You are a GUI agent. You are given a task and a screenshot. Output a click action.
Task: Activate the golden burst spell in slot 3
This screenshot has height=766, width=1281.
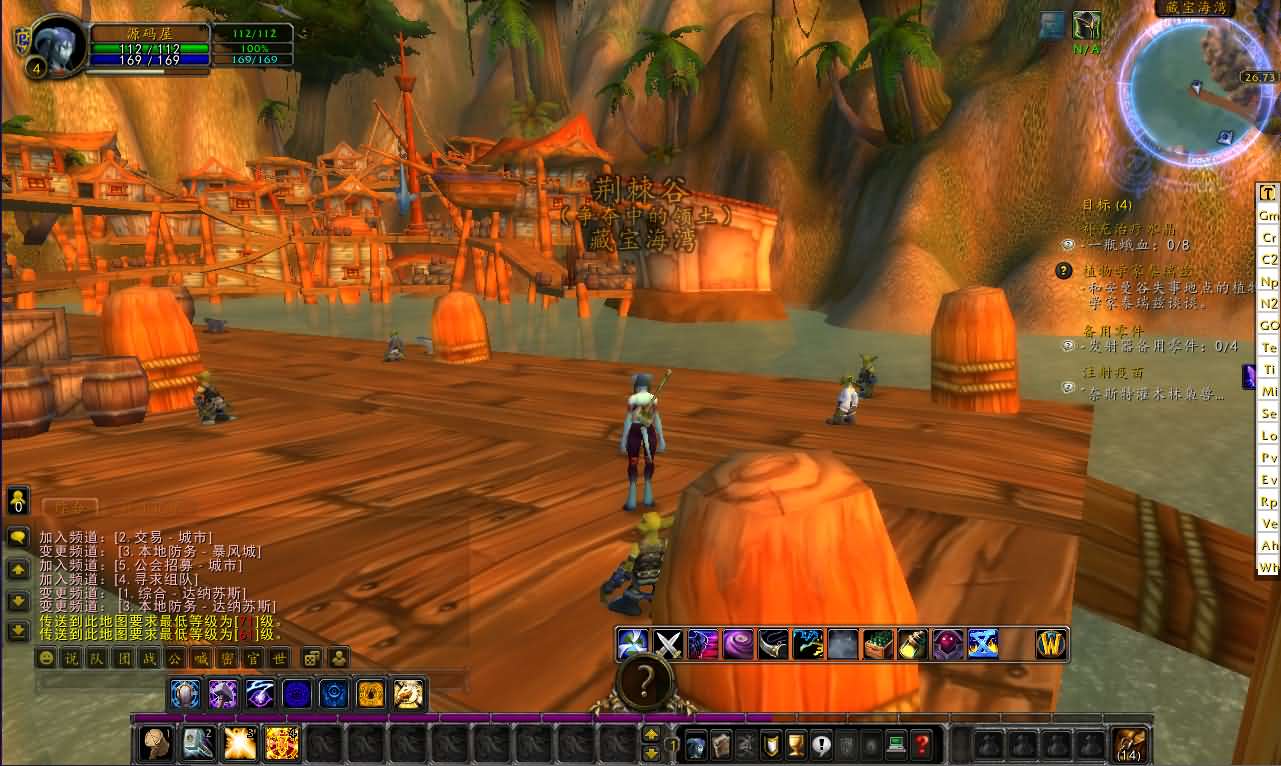click(240, 743)
